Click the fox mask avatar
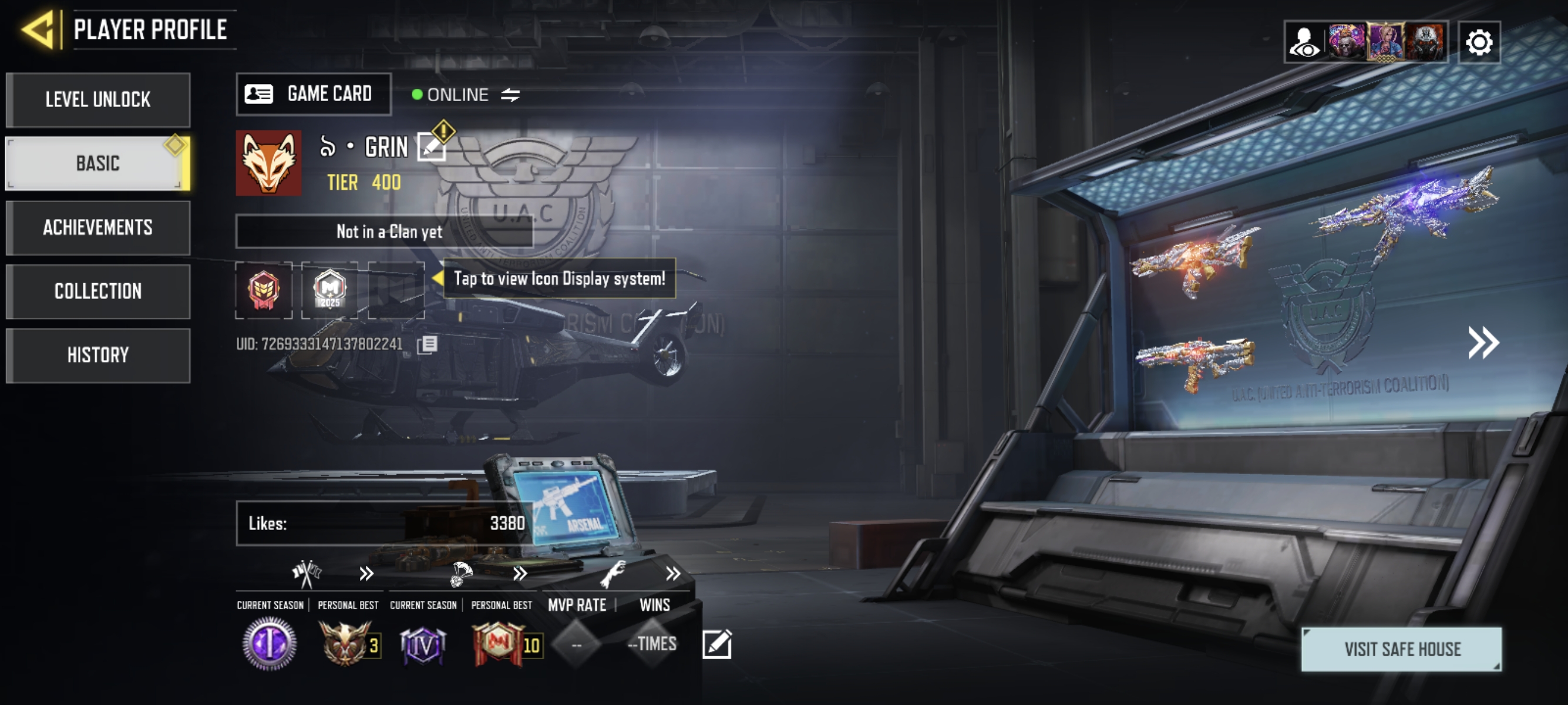 (x=268, y=163)
